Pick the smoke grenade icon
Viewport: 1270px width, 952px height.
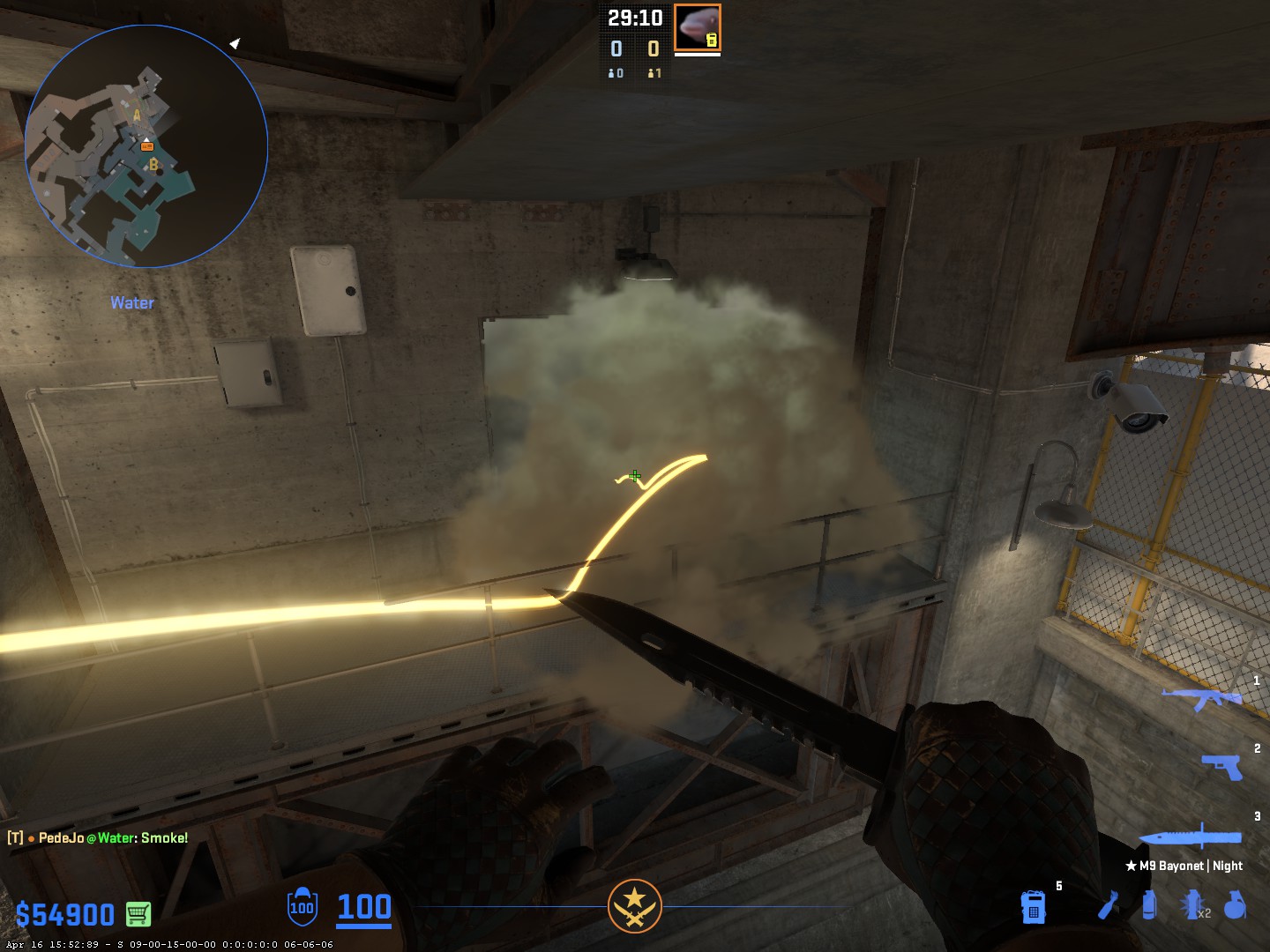pyautogui.click(x=1148, y=905)
